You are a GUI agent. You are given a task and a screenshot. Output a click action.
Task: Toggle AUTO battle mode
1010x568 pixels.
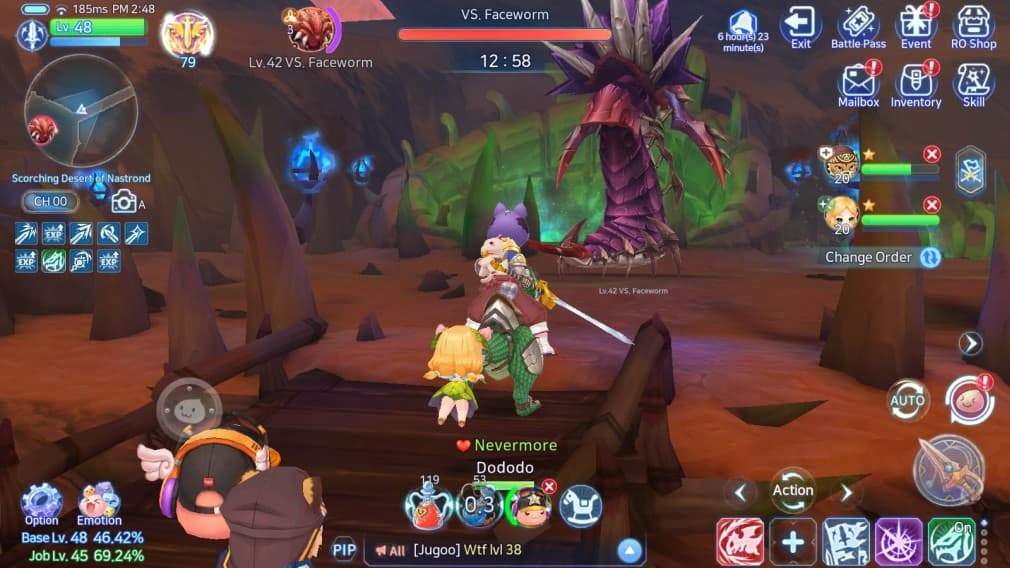point(908,401)
